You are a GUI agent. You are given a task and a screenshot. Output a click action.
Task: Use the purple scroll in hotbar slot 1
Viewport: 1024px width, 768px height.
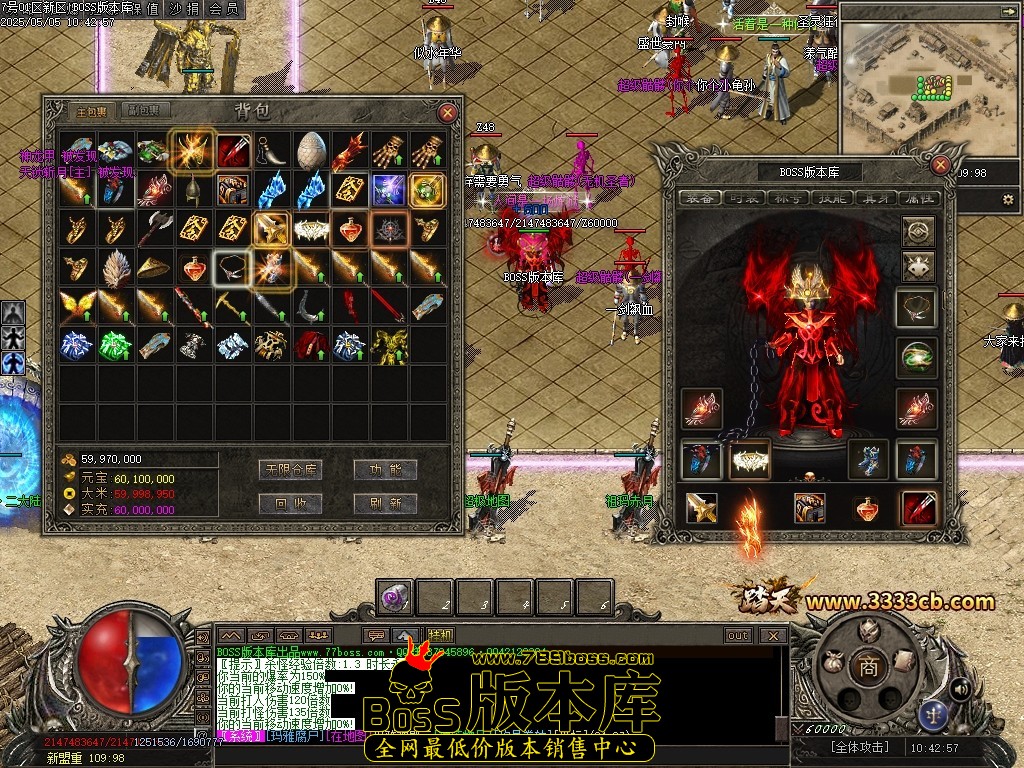[394, 598]
